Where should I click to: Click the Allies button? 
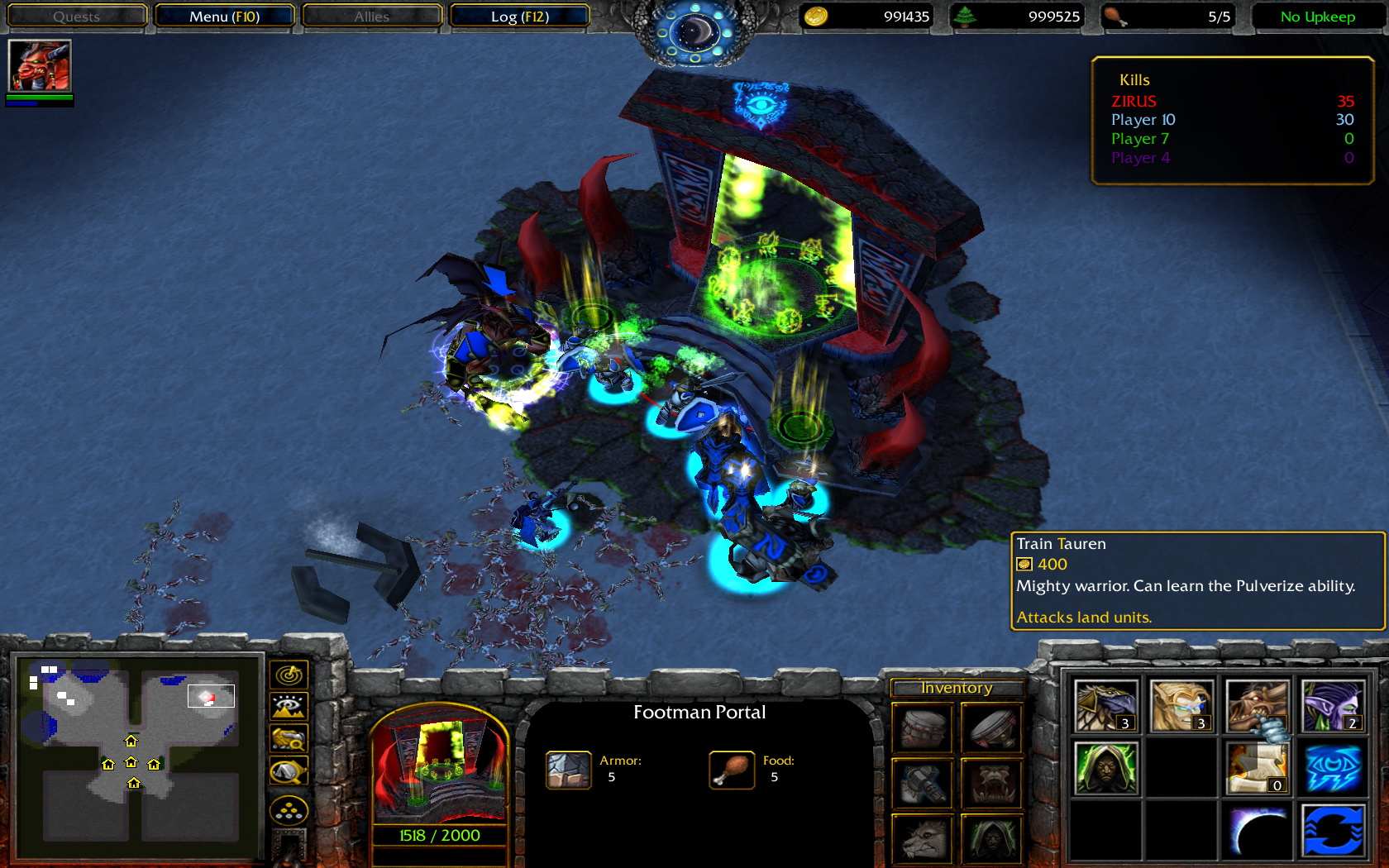371,16
